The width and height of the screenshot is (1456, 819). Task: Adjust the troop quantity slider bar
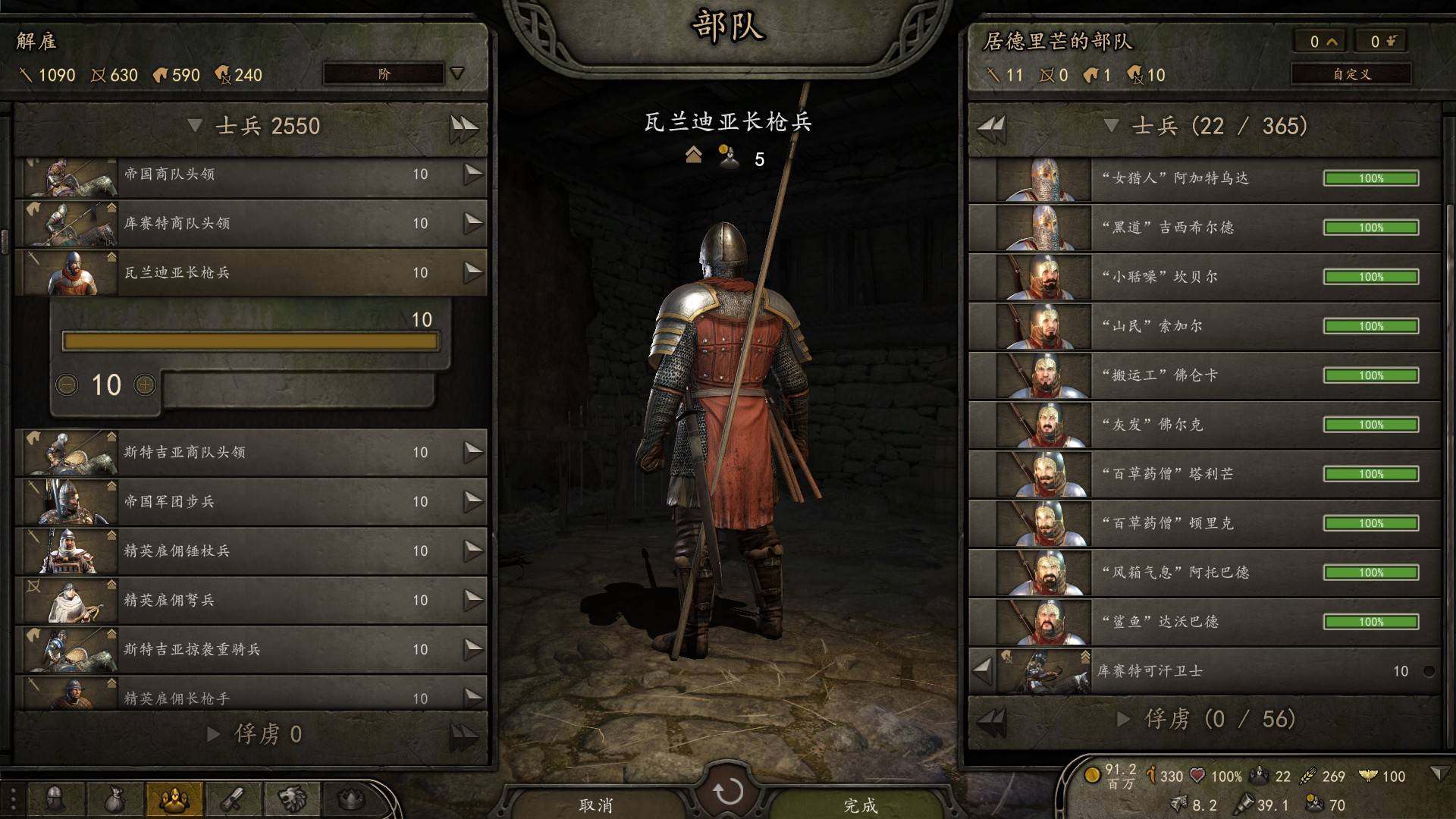(x=250, y=341)
